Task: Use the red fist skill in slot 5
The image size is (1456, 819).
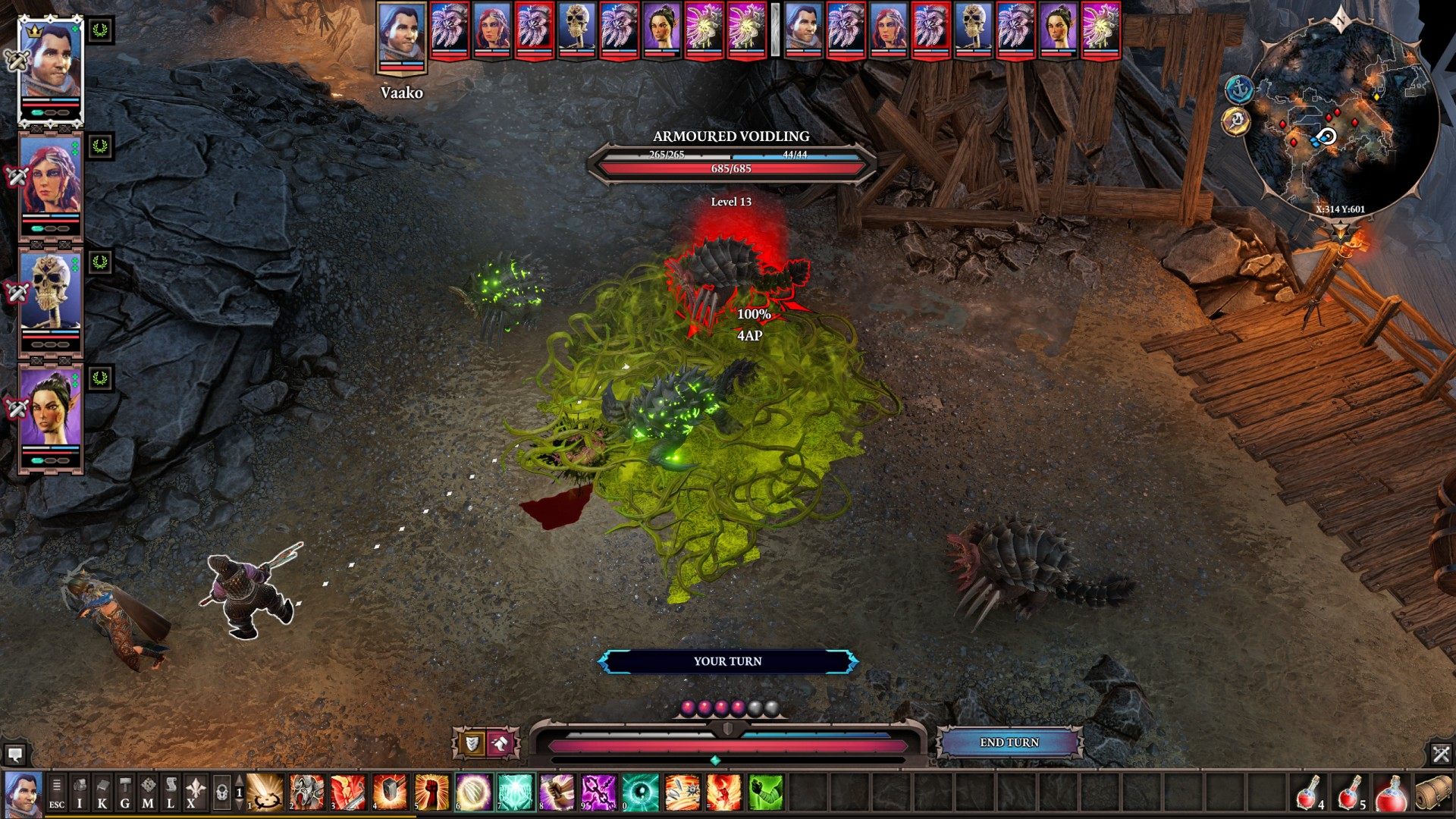Action: click(x=431, y=792)
